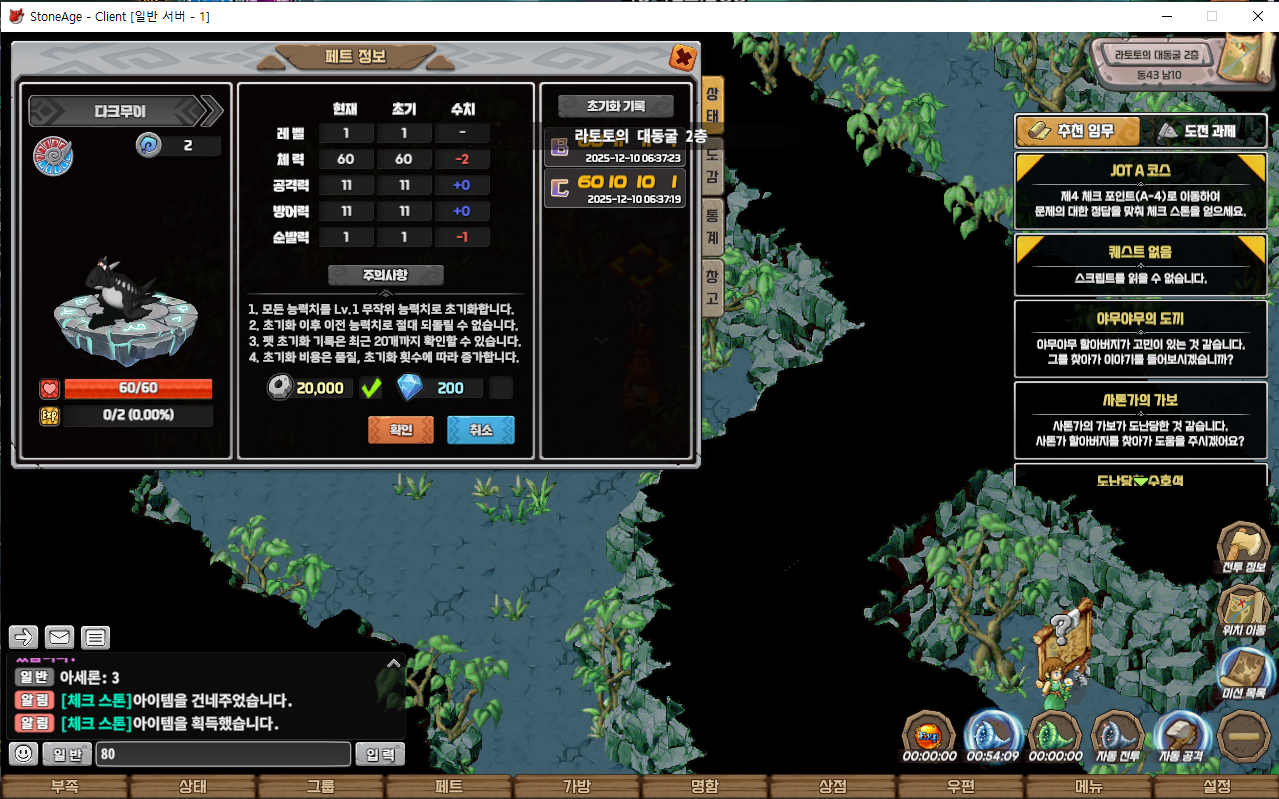Click the chat input field
This screenshot has width=1279, height=799.
pos(223,754)
